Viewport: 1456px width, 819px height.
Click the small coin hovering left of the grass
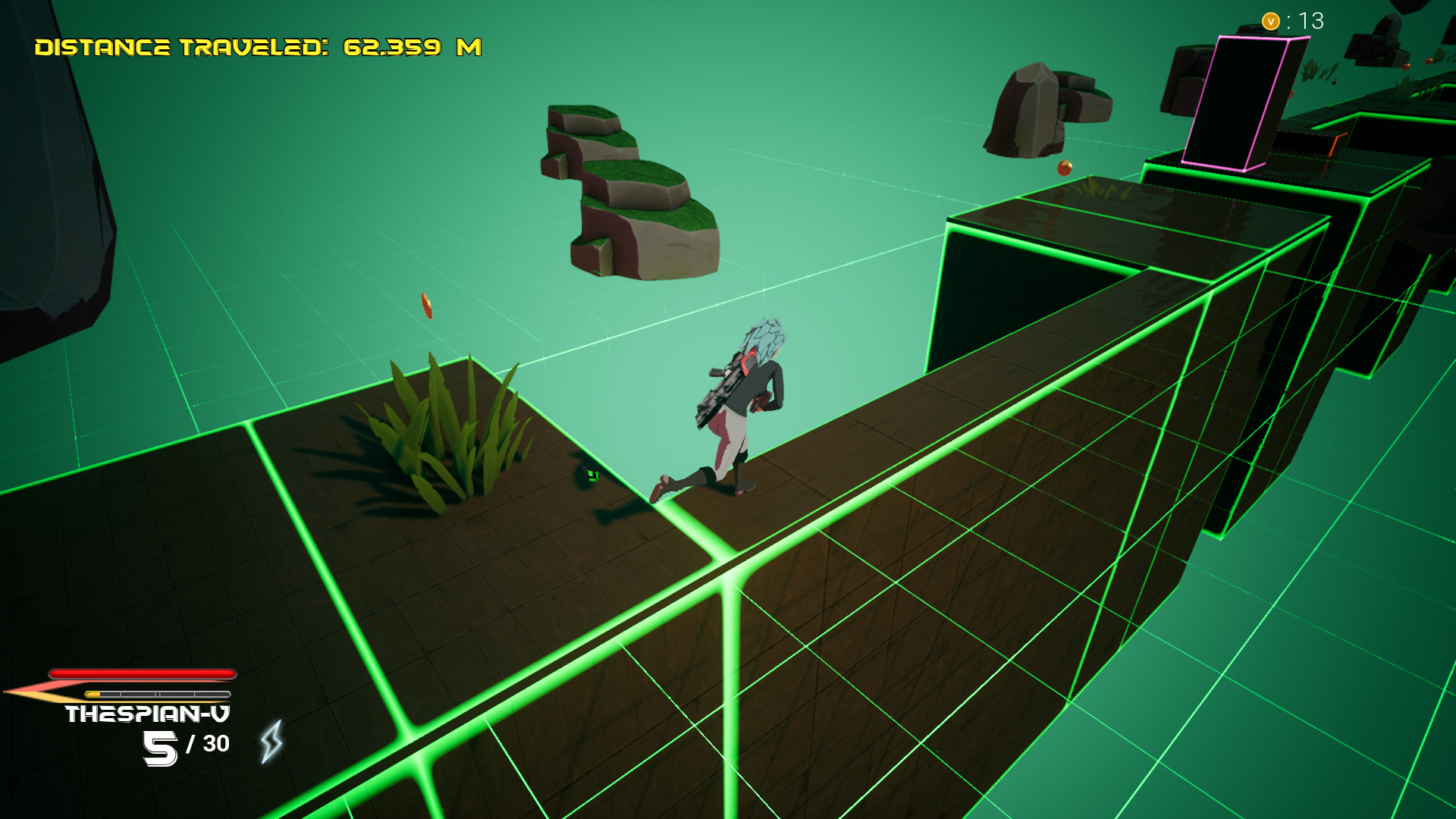pos(428,306)
